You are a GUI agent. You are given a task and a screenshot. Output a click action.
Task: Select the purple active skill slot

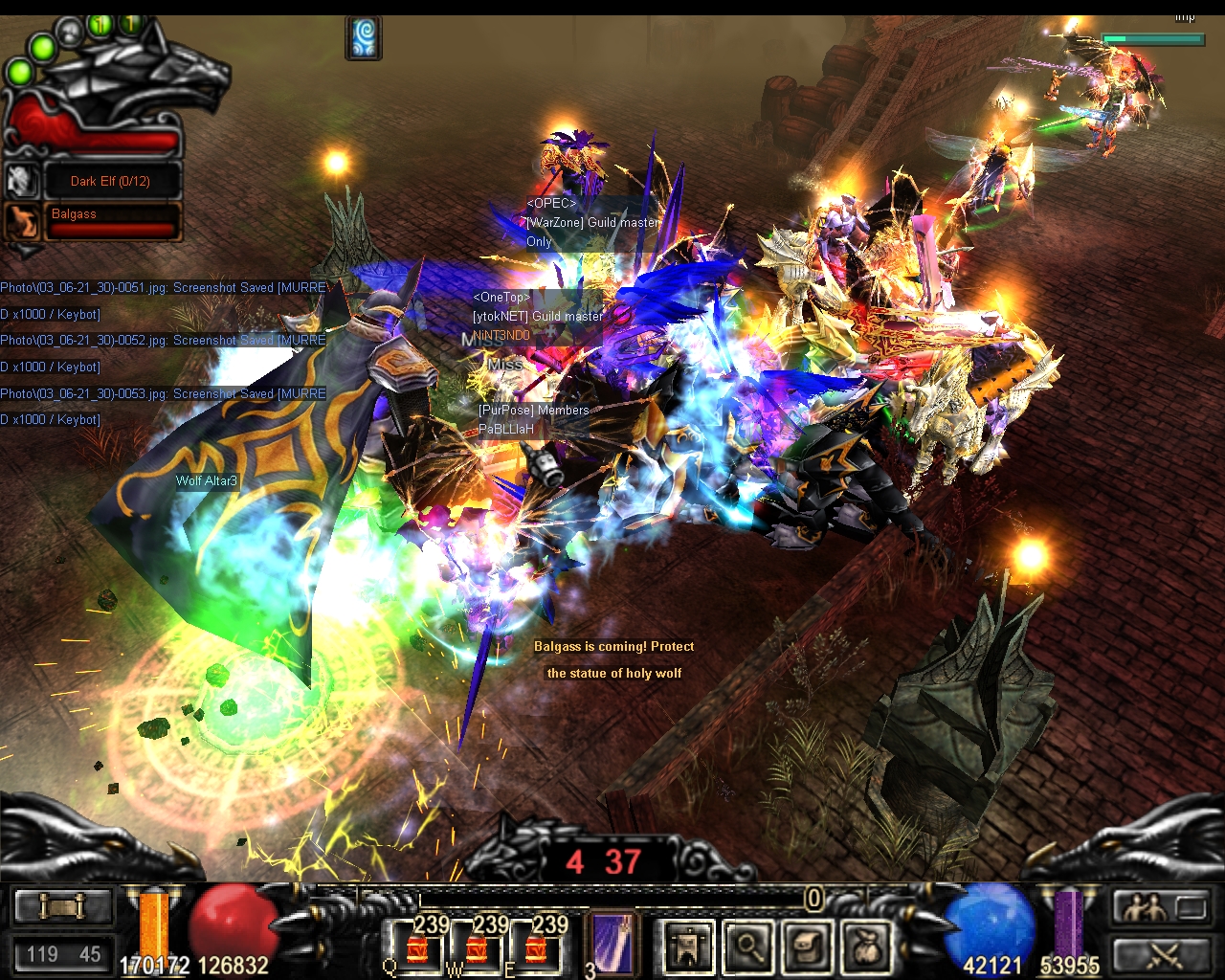point(611,945)
